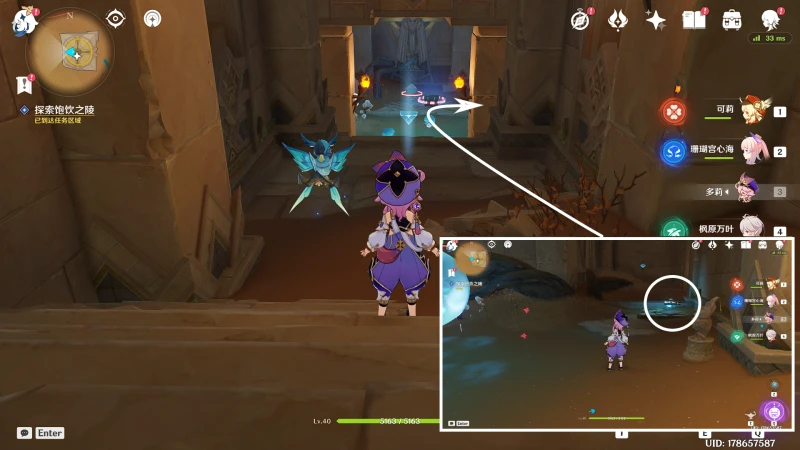Open the backpack inventory

(x=732, y=20)
